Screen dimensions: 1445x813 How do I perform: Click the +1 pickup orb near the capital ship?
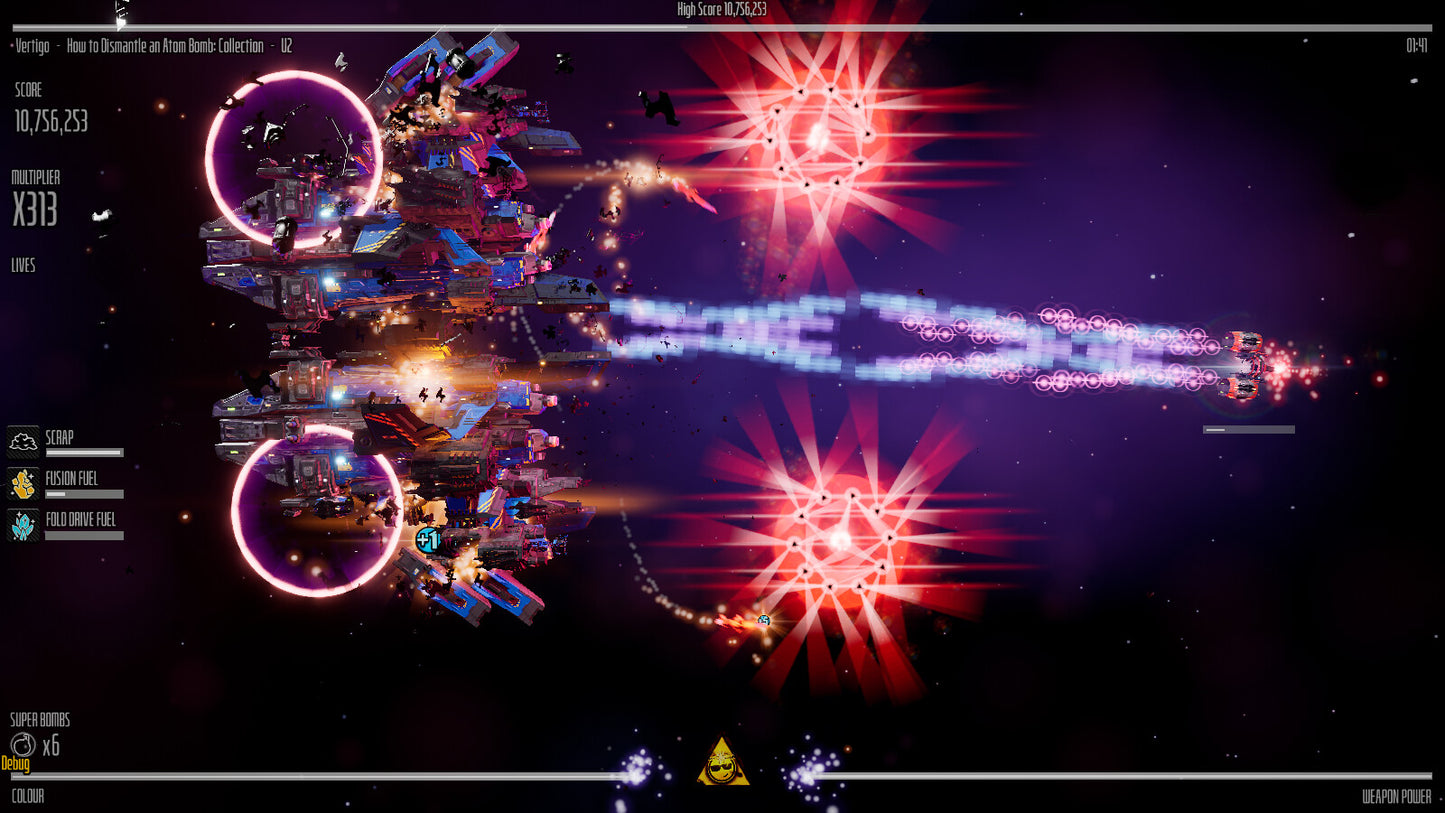click(427, 539)
